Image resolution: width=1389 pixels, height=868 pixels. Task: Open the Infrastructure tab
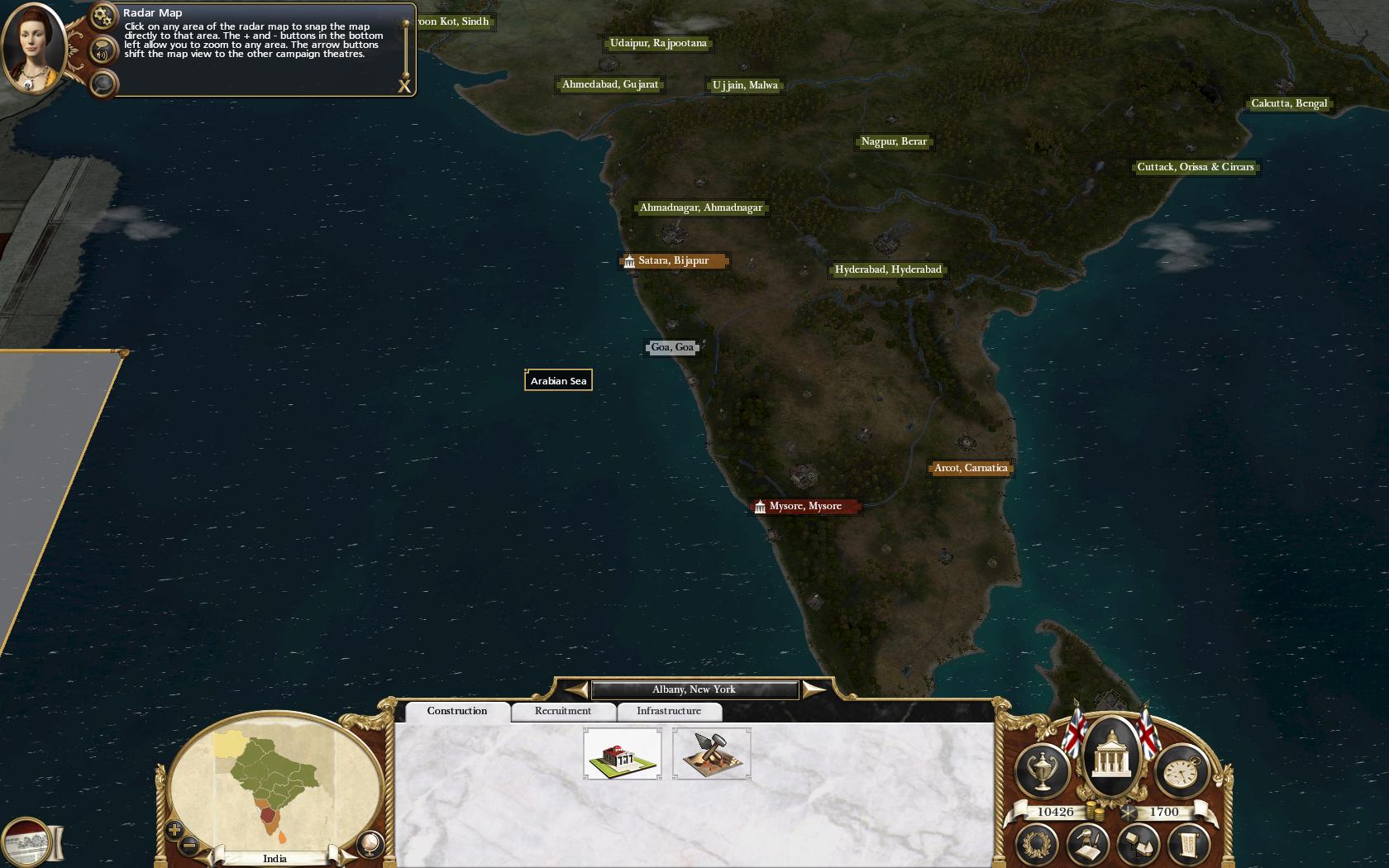click(668, 711)
